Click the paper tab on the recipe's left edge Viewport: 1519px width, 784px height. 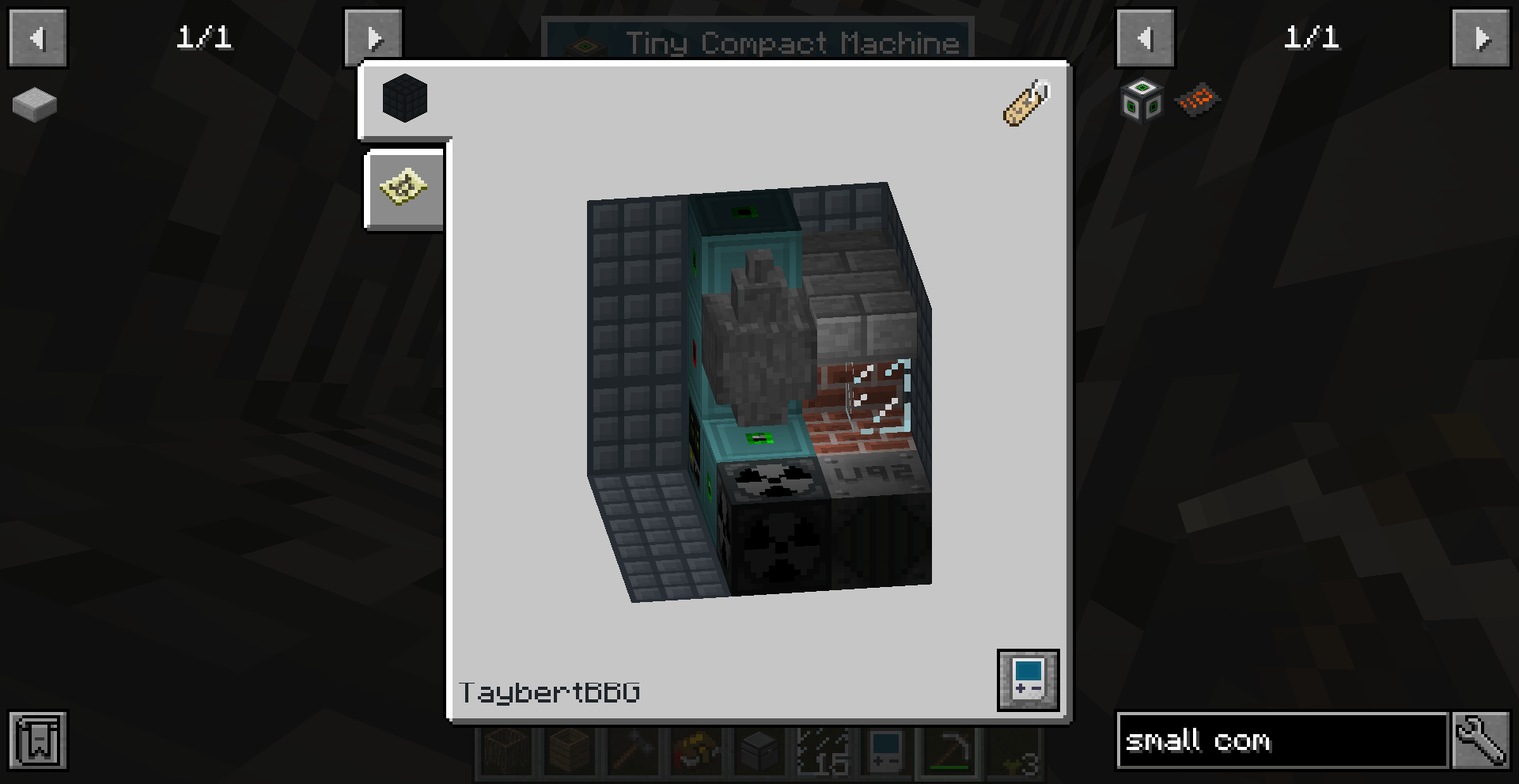(403, 189)
